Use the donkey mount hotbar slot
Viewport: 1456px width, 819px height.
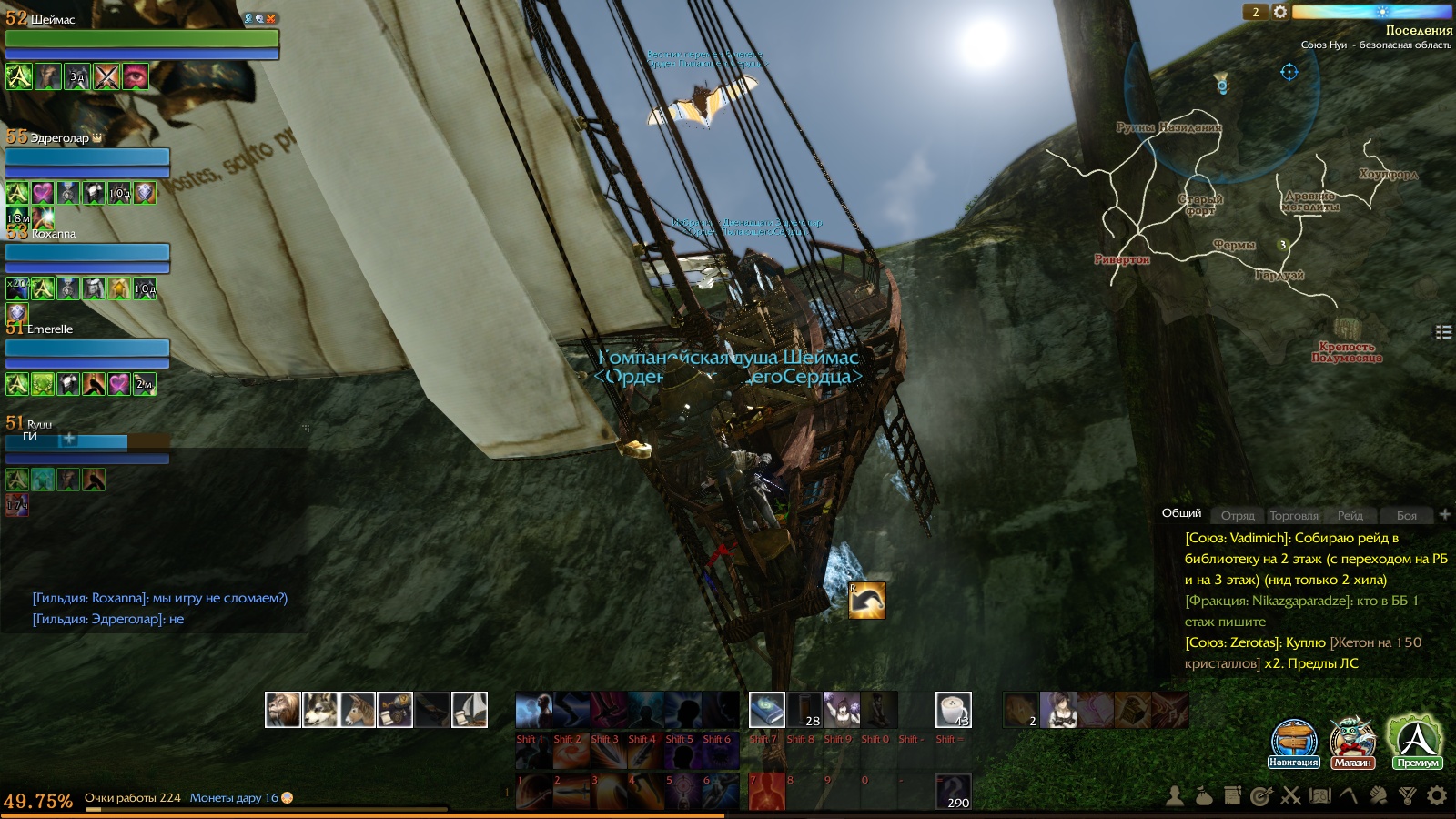(358, 710)
